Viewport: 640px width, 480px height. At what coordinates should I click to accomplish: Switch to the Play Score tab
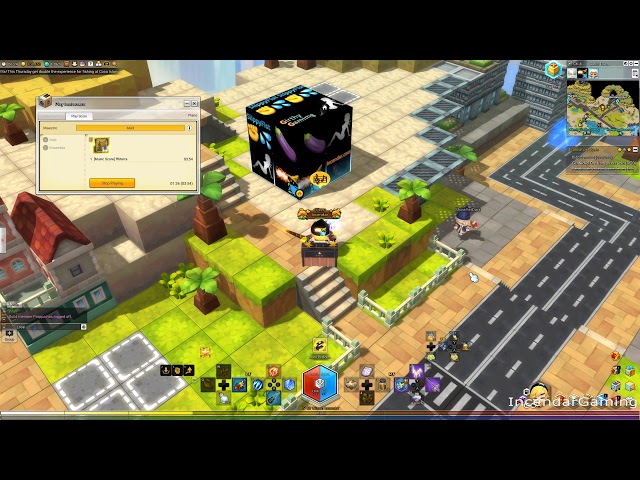[x=78, y=116]
